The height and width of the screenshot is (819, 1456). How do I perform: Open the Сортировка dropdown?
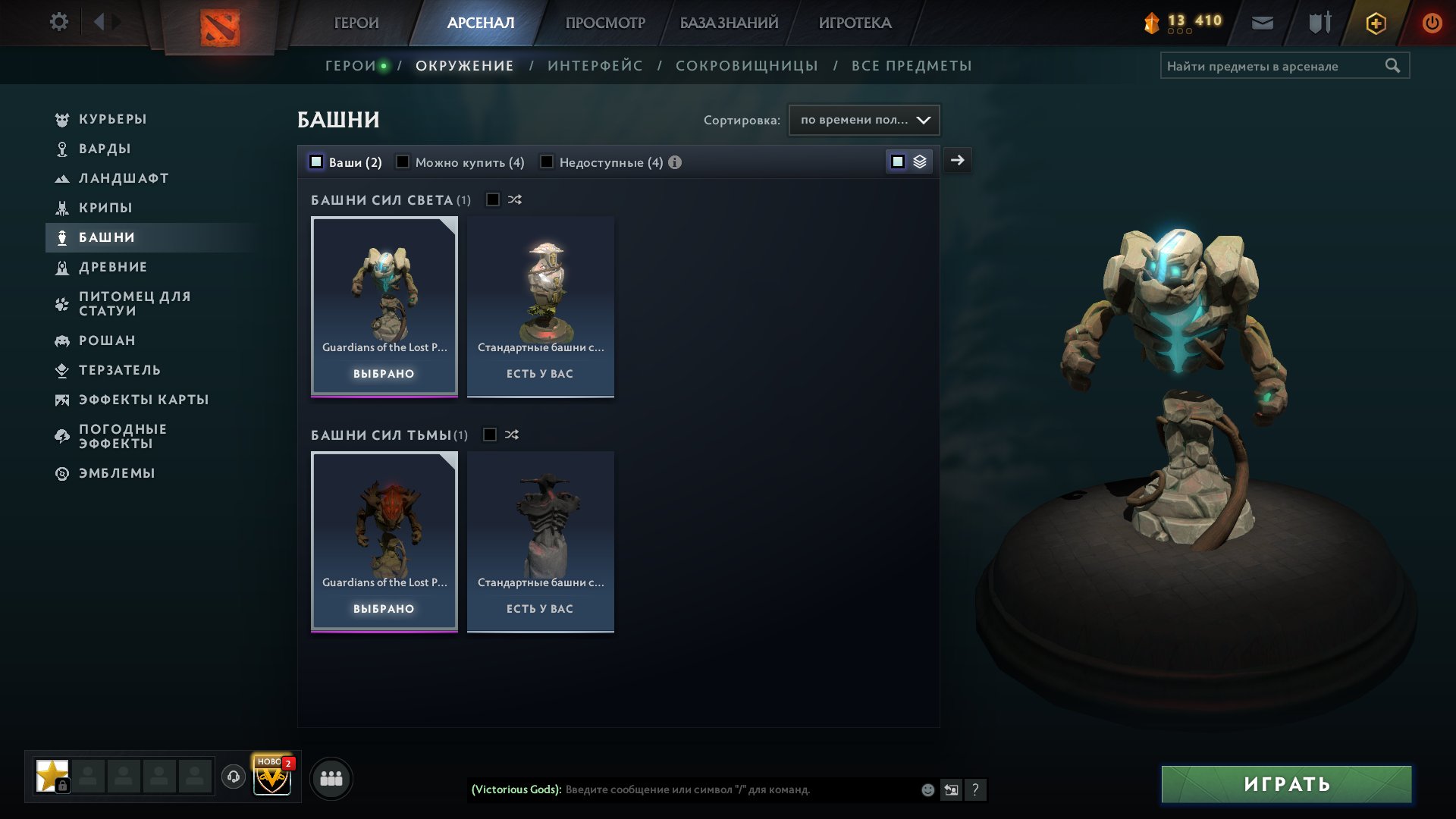pyautogui.click(x=864, y=119)
